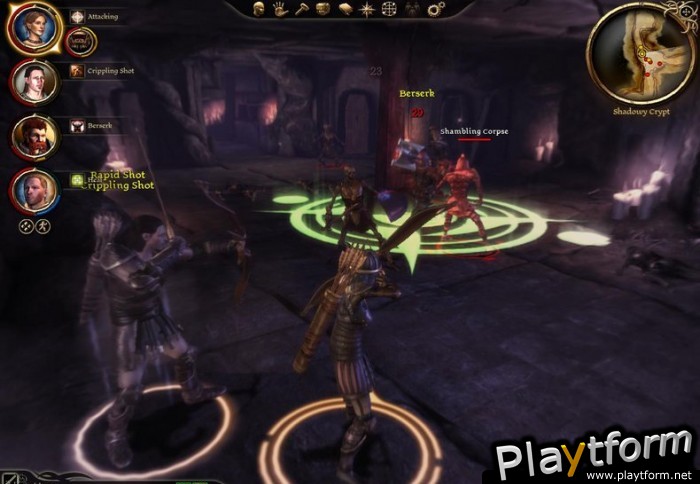This screenshot has width=700, height=484.
Task: Select the female leader's portrait
Action: tap(34, 29)
